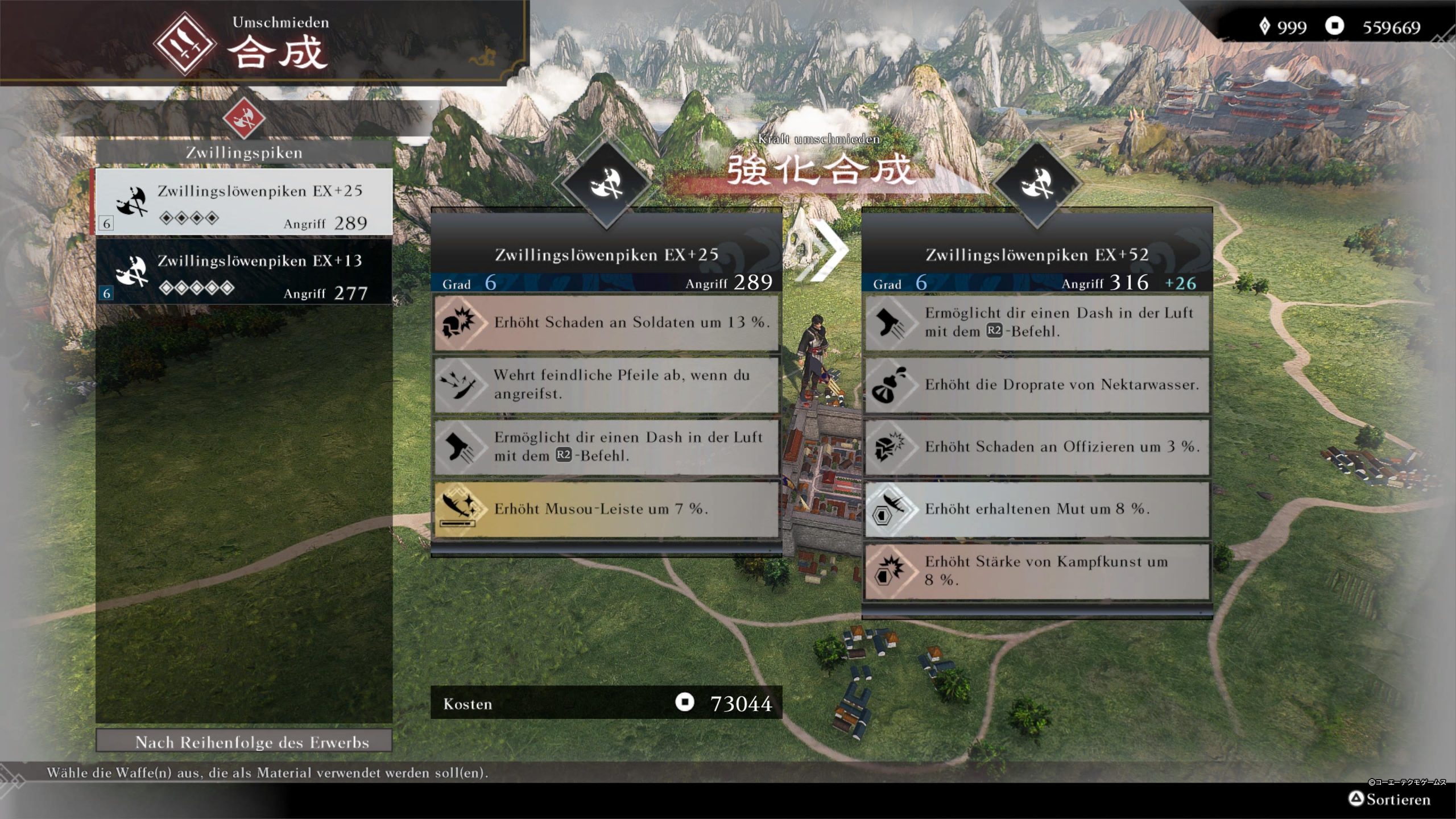
Task: Select the soldier damage 13 % trait
Action: (x=606, y=322)
